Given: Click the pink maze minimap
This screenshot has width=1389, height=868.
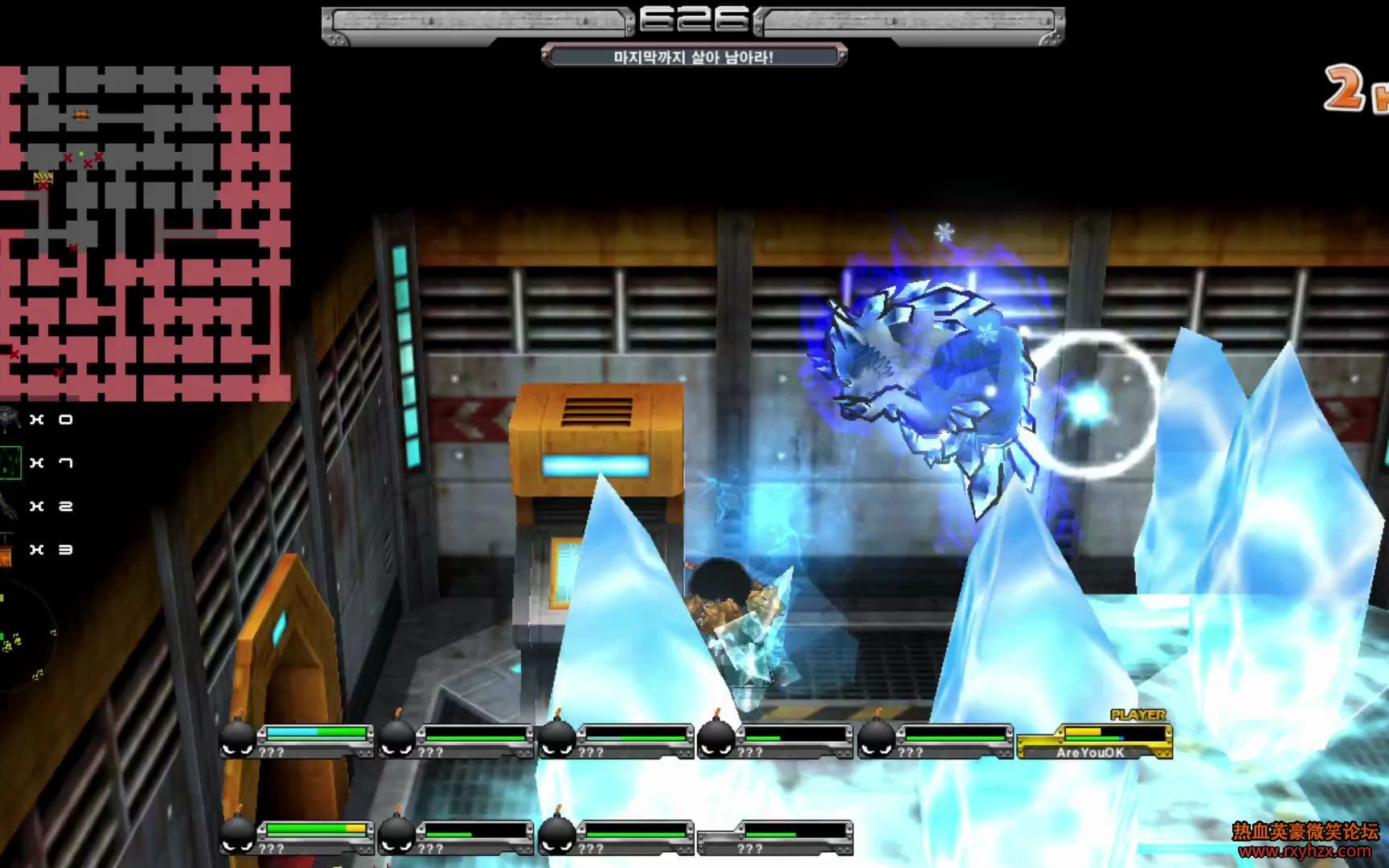Looking at the screenshot, I should [x=145, y=233].
